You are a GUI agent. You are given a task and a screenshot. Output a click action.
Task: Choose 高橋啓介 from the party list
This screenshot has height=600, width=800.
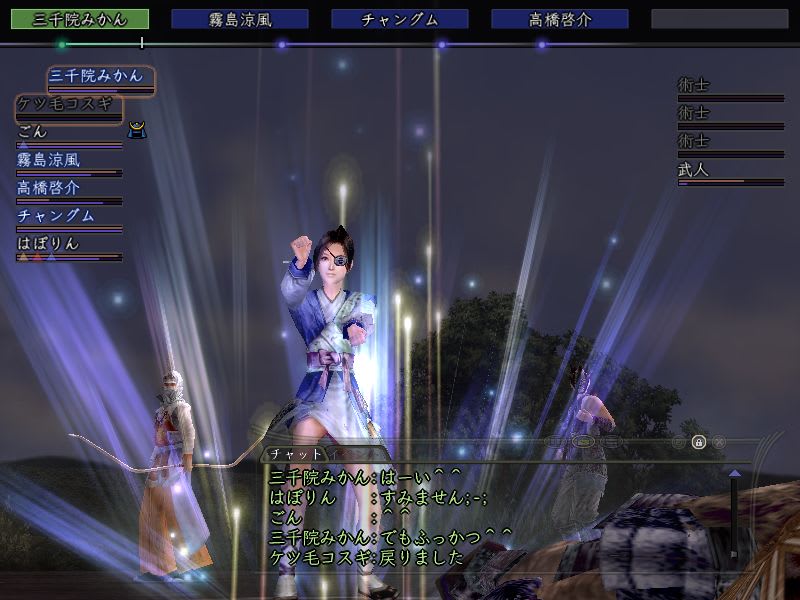click(x=48, y=187)
